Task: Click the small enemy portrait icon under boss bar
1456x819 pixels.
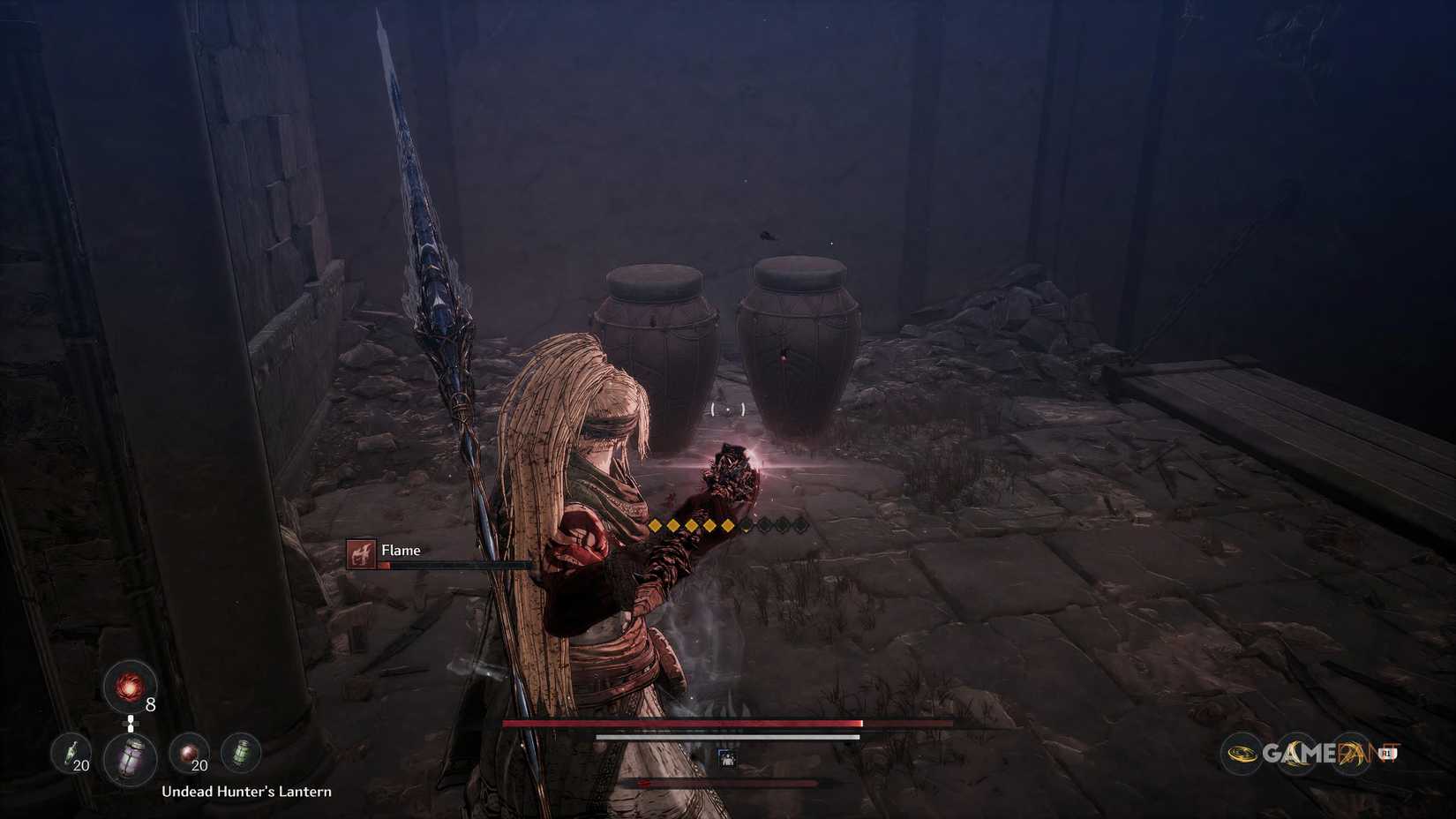Action: pyautogui.click(x=726, y=759)
